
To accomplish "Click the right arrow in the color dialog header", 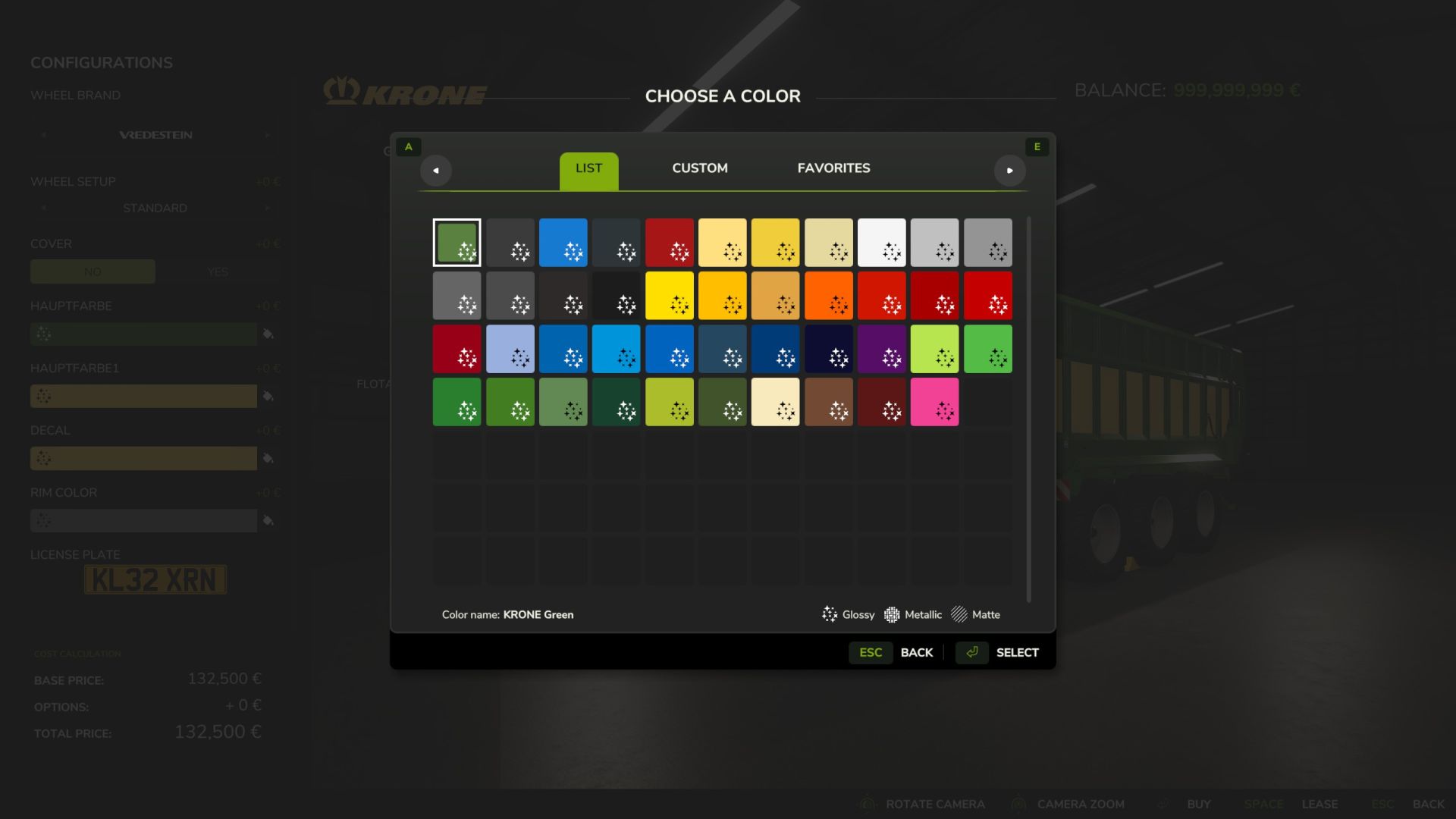I will coord(1010,171).
